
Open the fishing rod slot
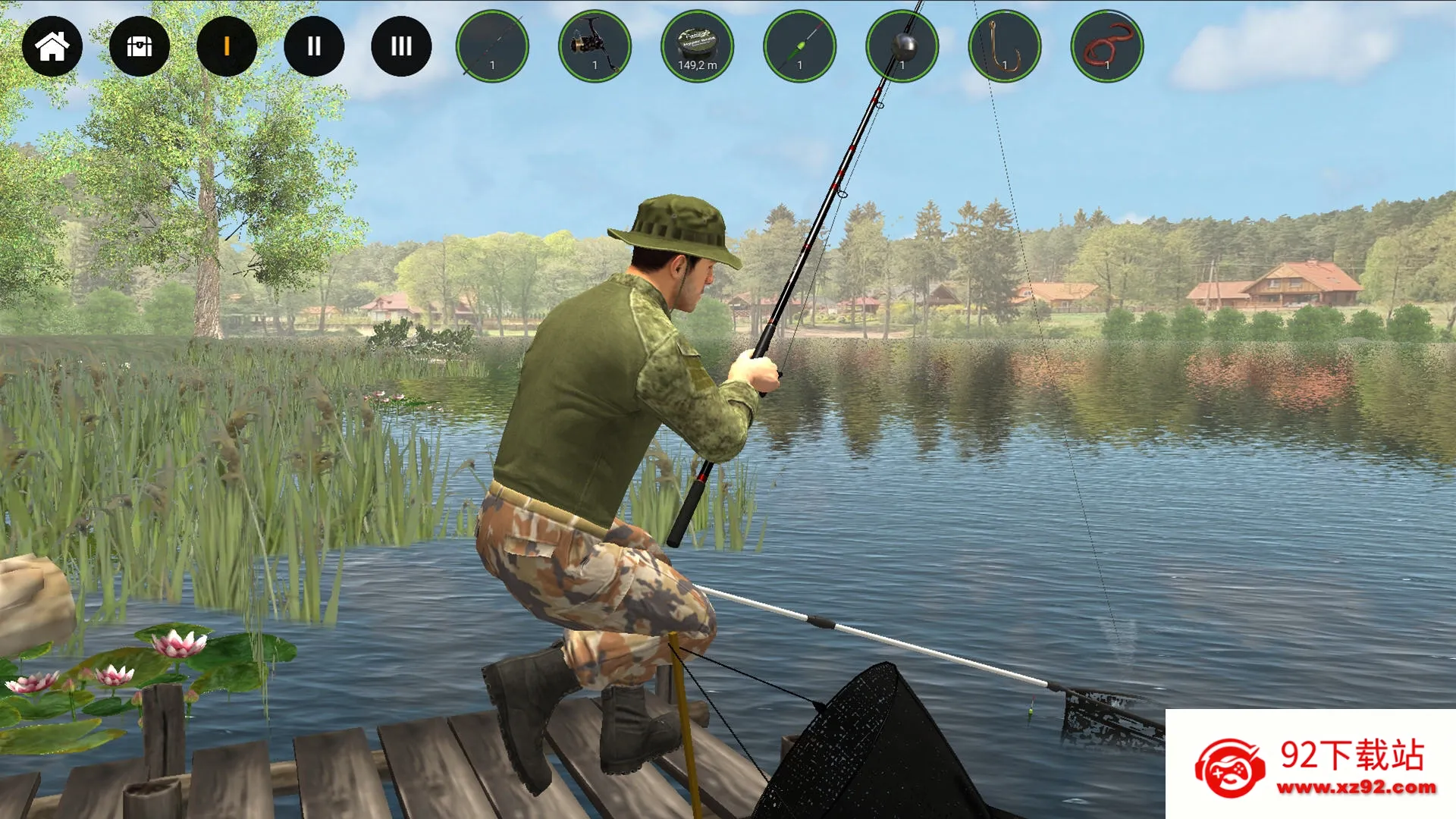492,46
